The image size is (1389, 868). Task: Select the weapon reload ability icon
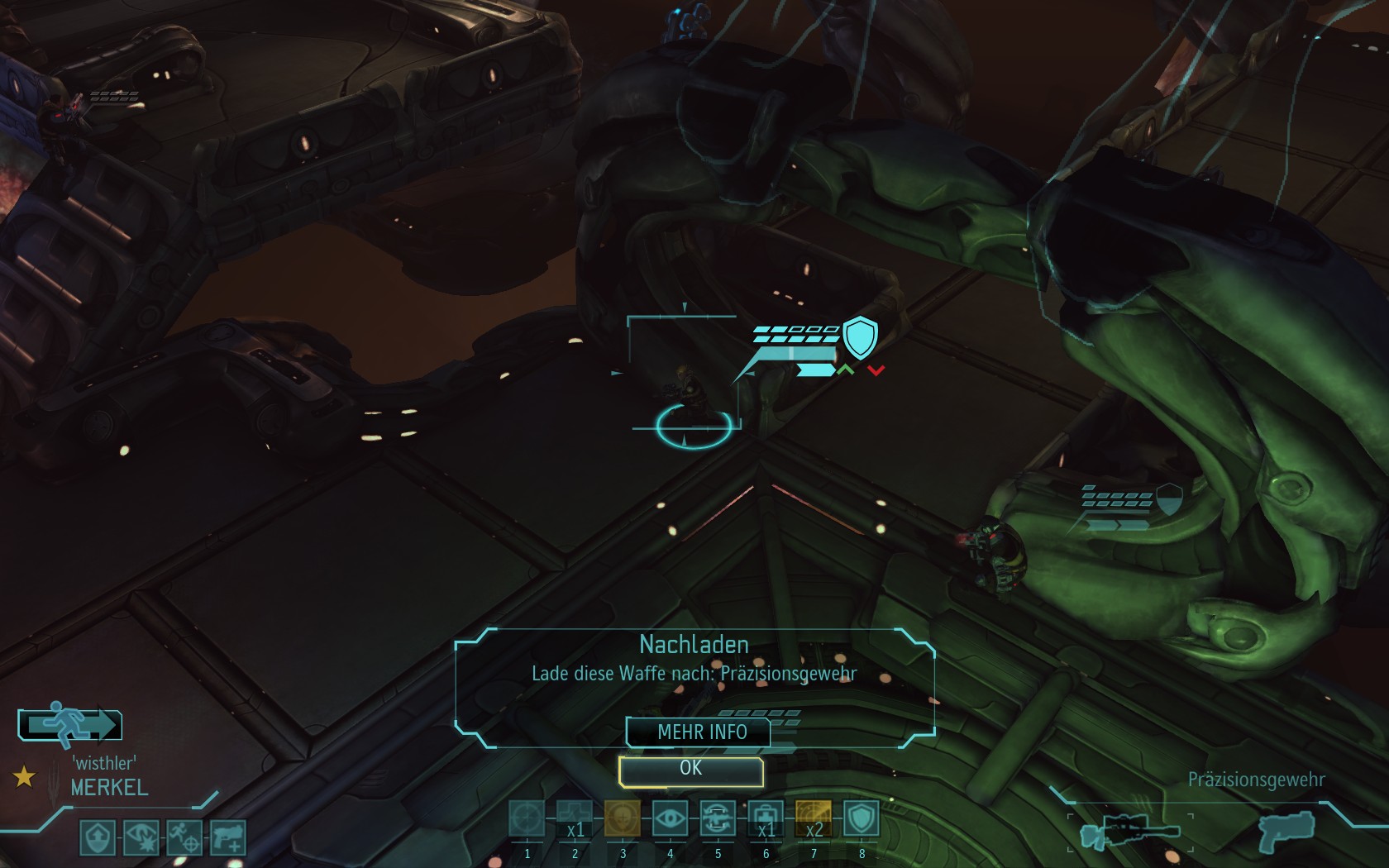point(718,819)
